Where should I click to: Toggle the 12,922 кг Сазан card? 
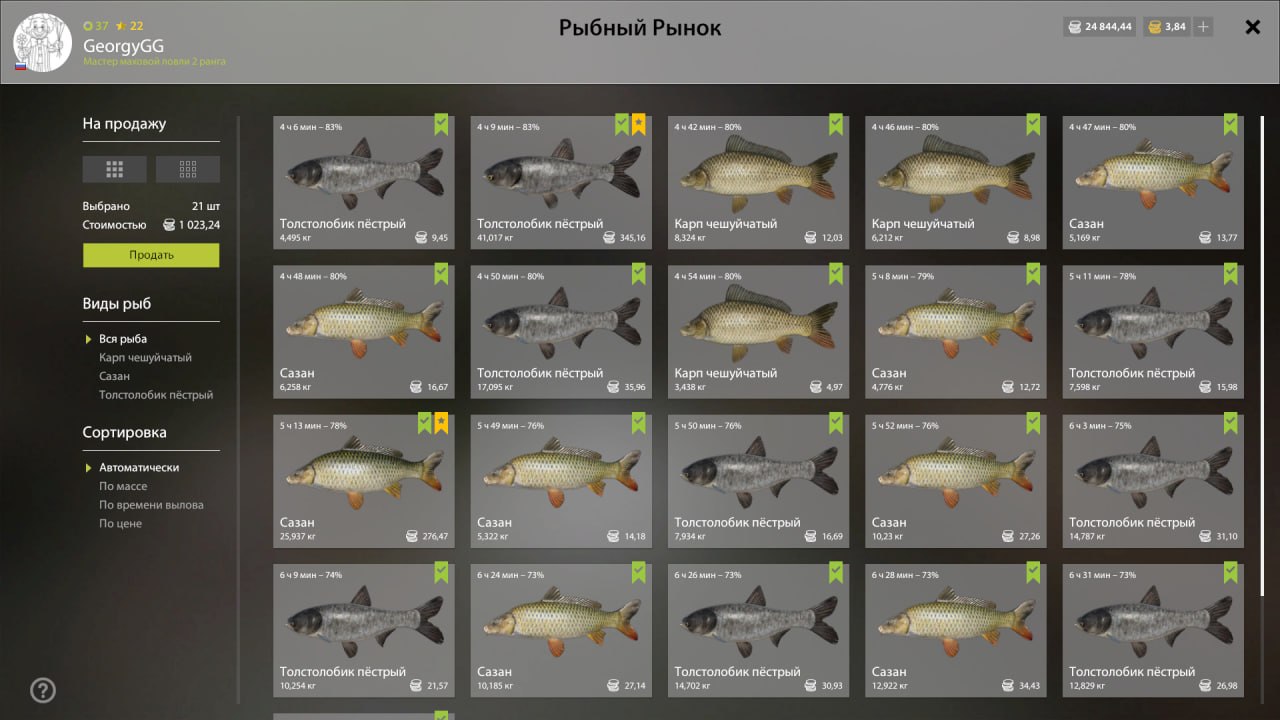tap(955, 629)
